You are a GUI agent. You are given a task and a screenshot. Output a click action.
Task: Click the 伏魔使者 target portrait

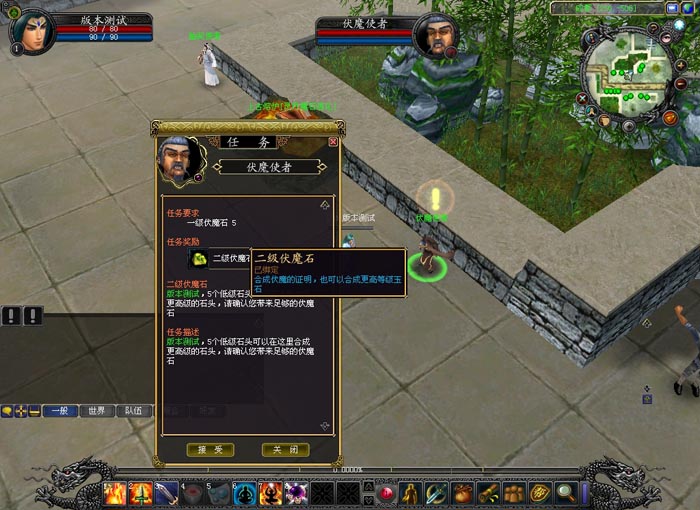435,36
